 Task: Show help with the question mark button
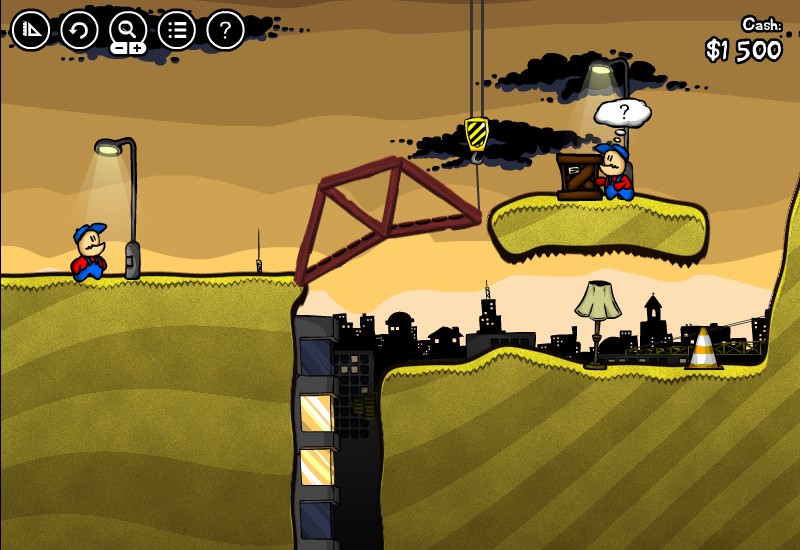pos(225,30)
